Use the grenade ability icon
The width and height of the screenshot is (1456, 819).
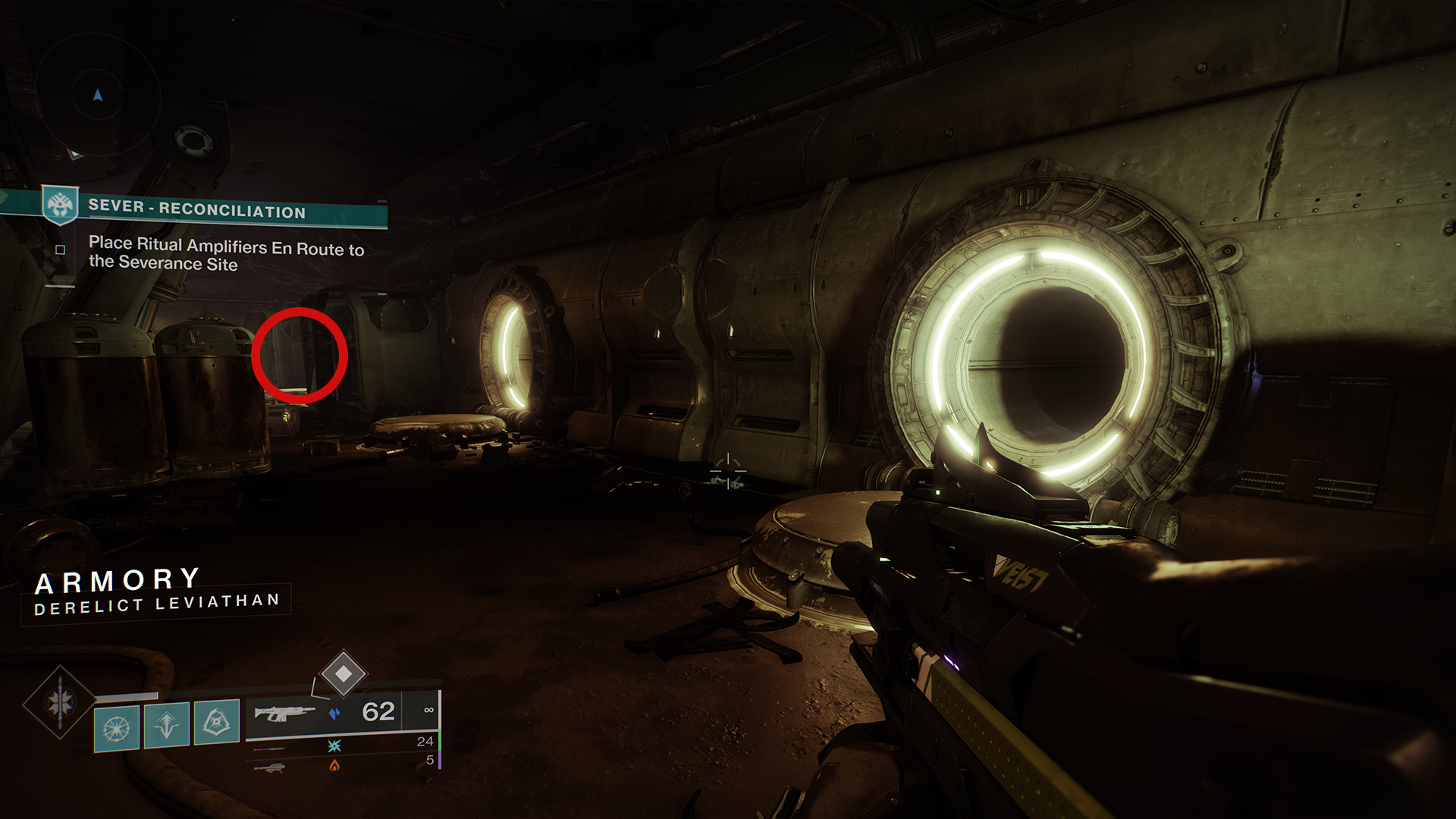(x=117, y=728)
